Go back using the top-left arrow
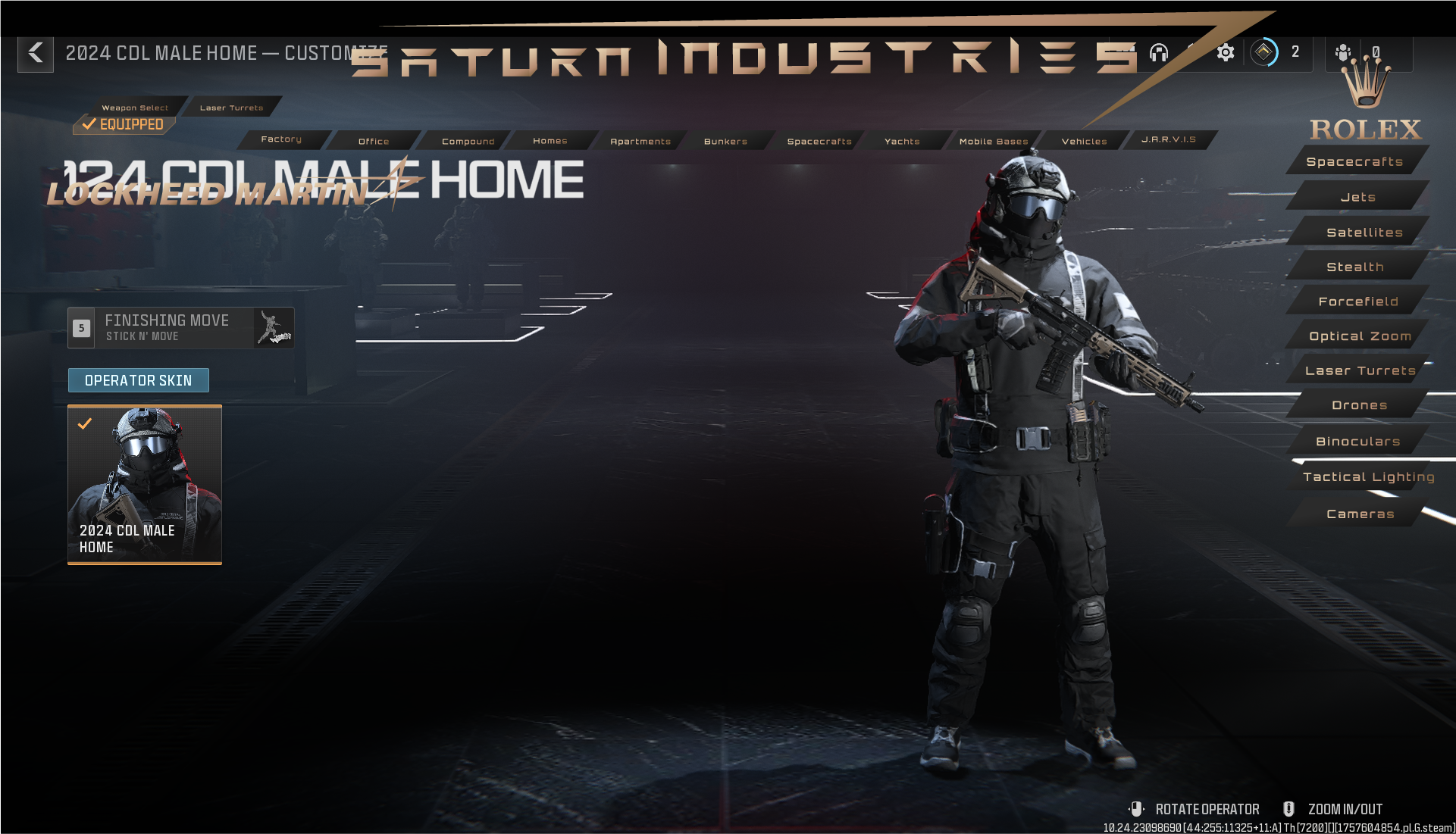 (x=36, y=53)
